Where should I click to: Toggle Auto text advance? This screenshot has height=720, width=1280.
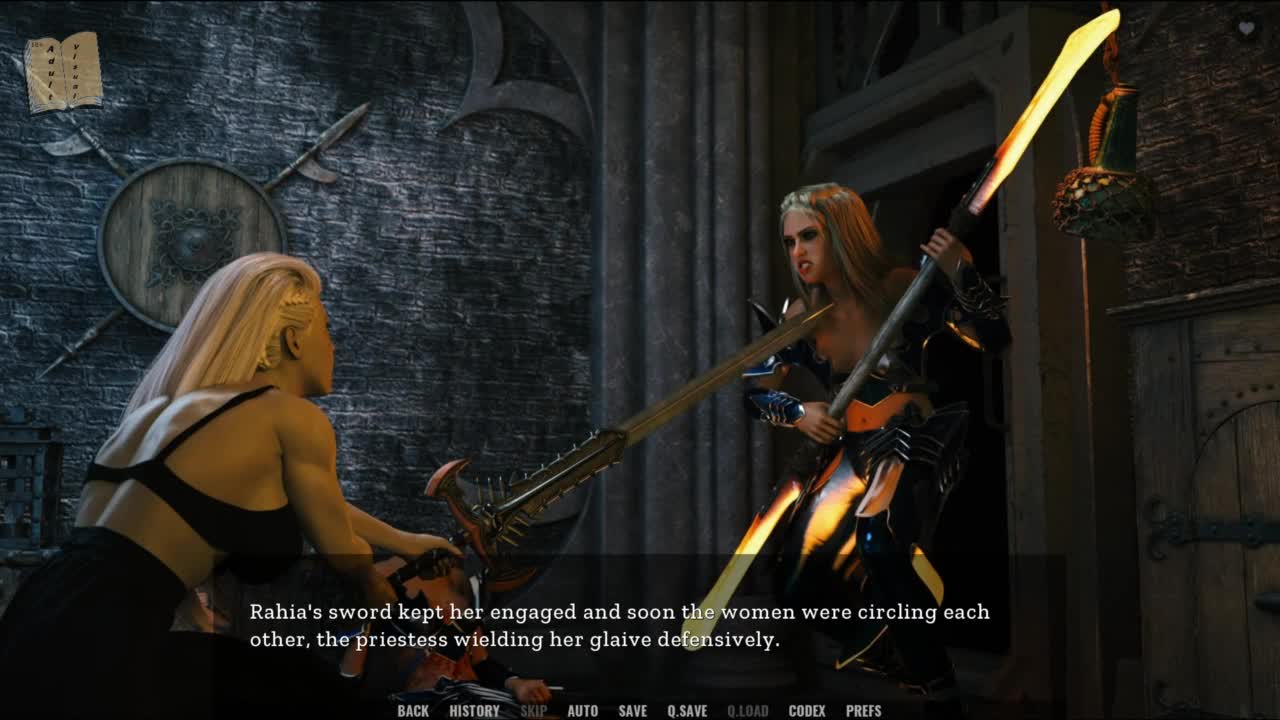pos(582,711)
